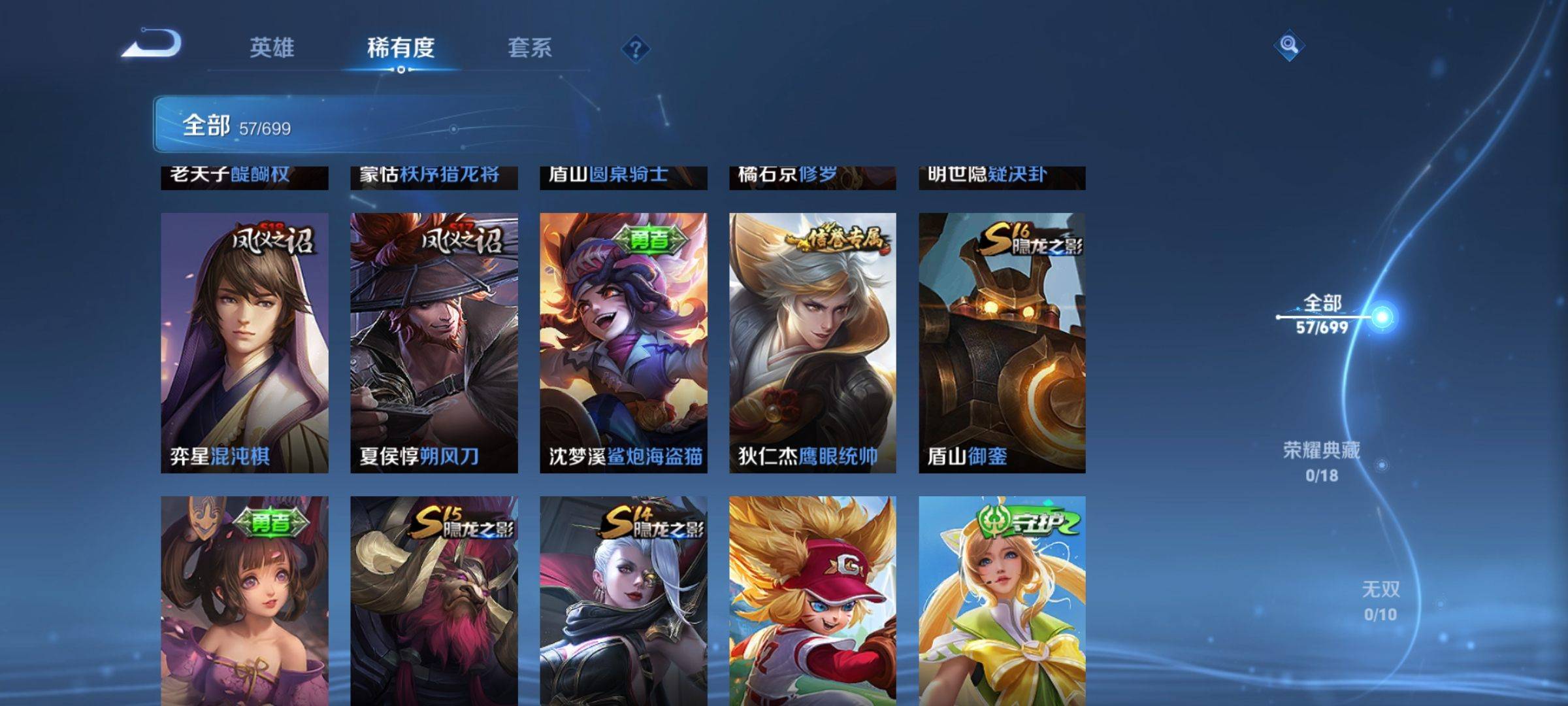Open the 套系 tab

click(x=530, y=48)
